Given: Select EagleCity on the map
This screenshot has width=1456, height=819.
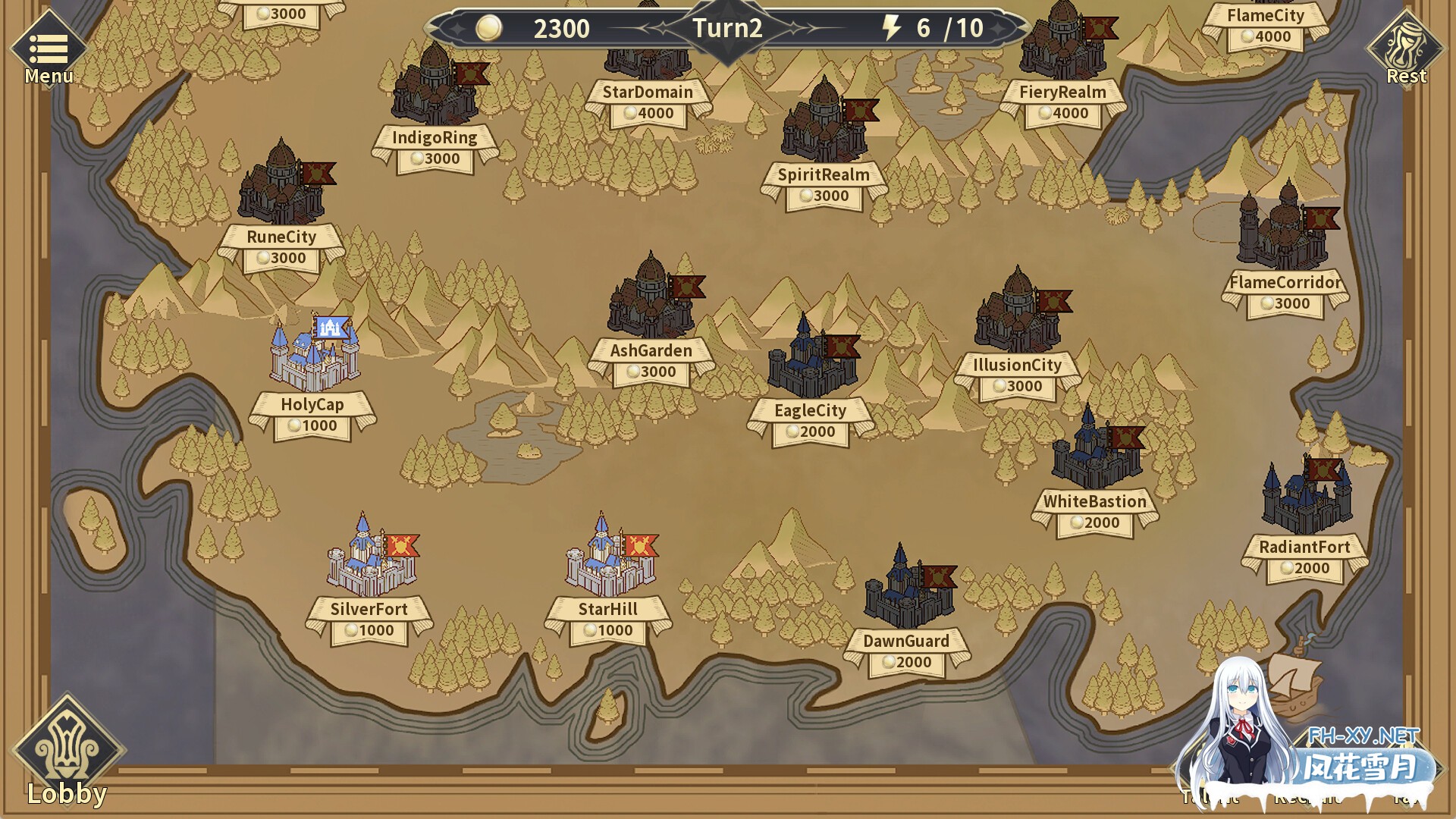Looking at the screenshot, I should tap(811, 360).
